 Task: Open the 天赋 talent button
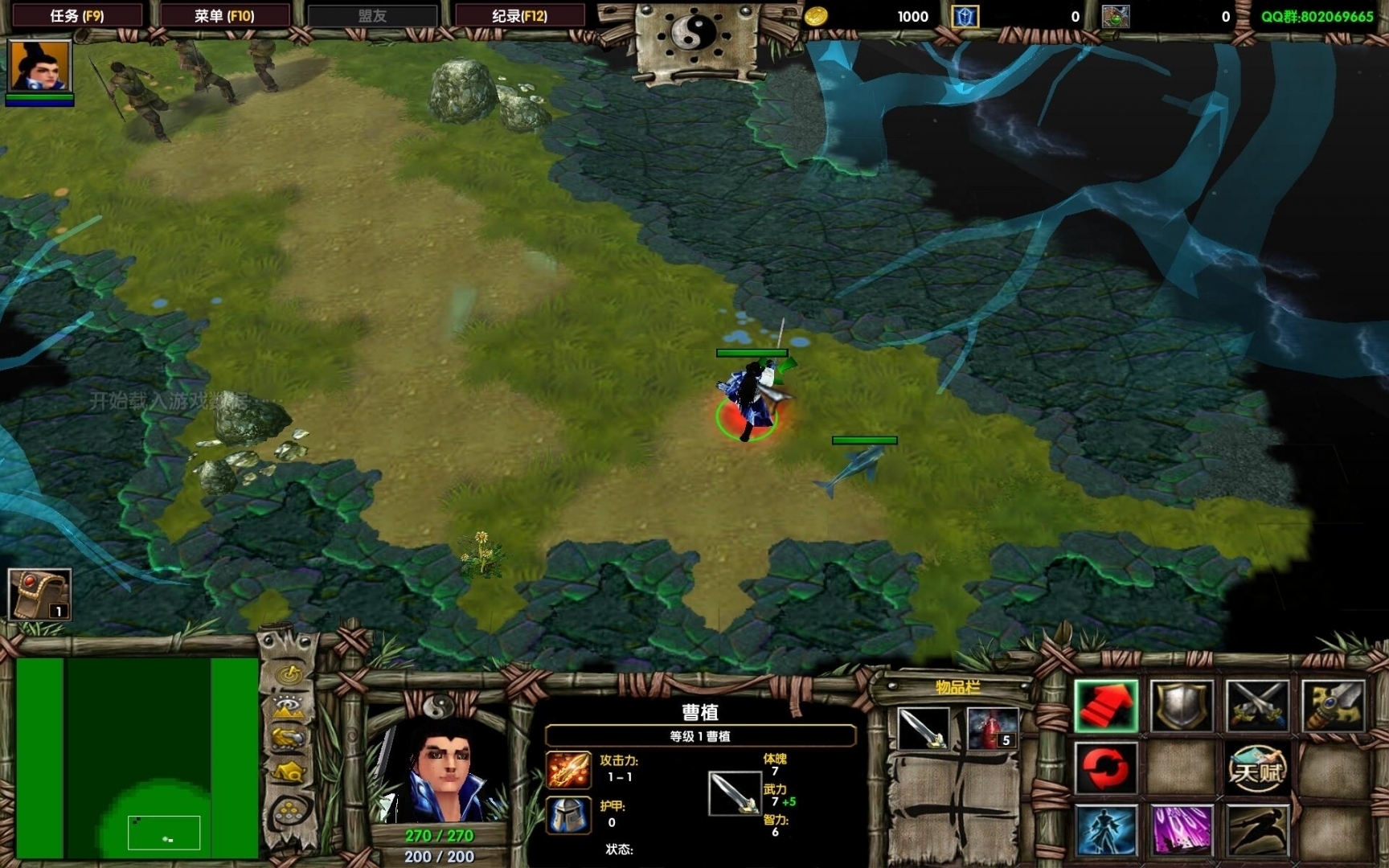(x=1256, y=768)
